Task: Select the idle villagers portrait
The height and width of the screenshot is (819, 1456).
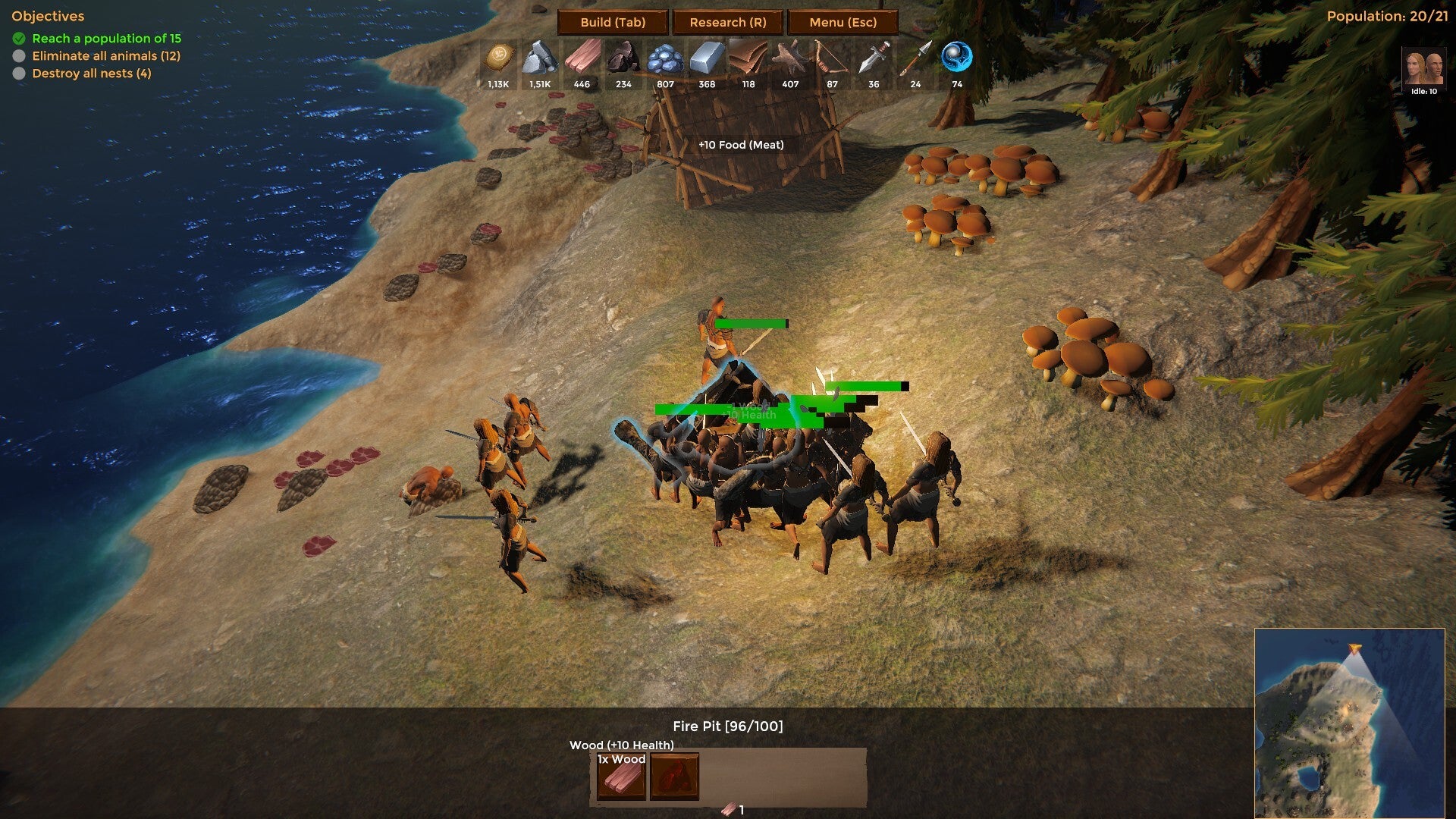Action: 1423,71
